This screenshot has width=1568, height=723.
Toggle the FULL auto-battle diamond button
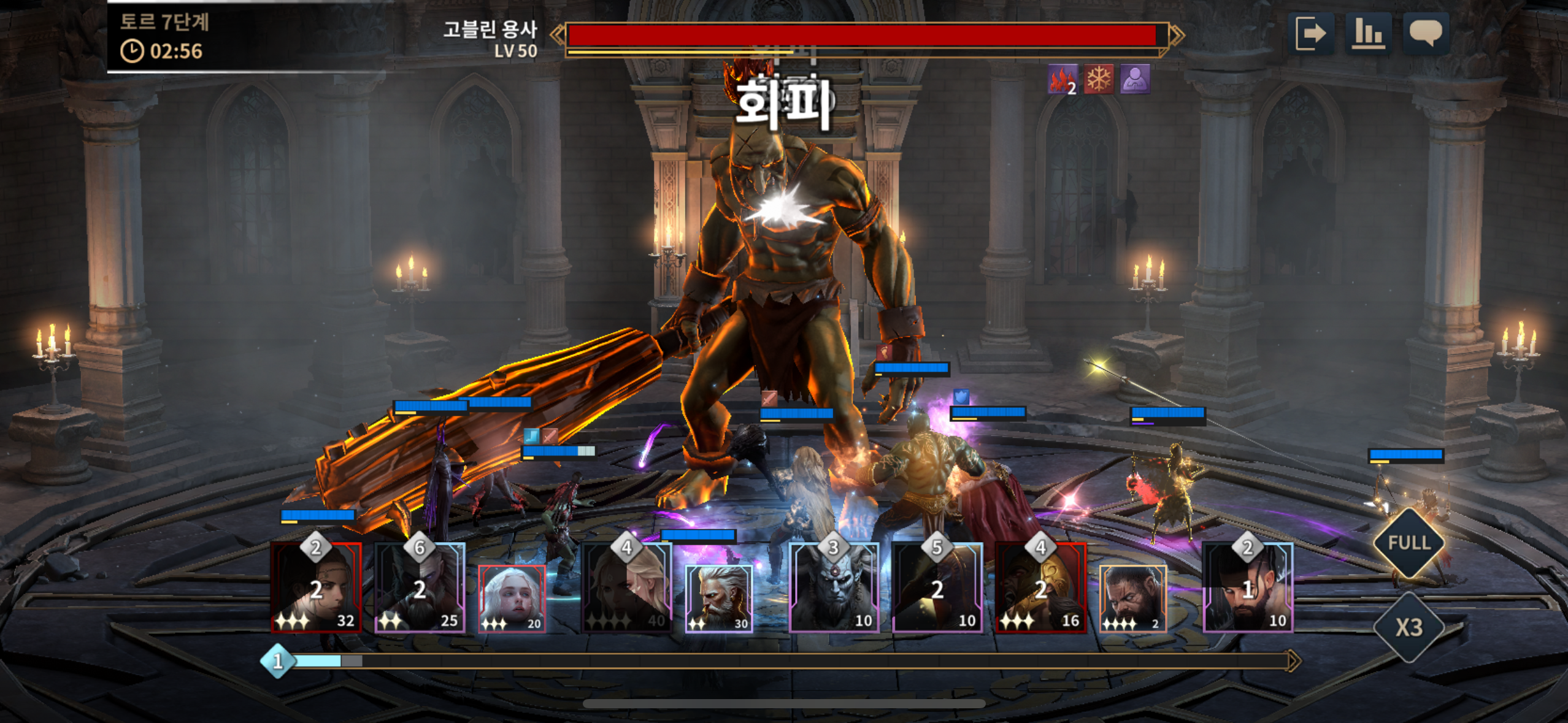[1409, 543]
